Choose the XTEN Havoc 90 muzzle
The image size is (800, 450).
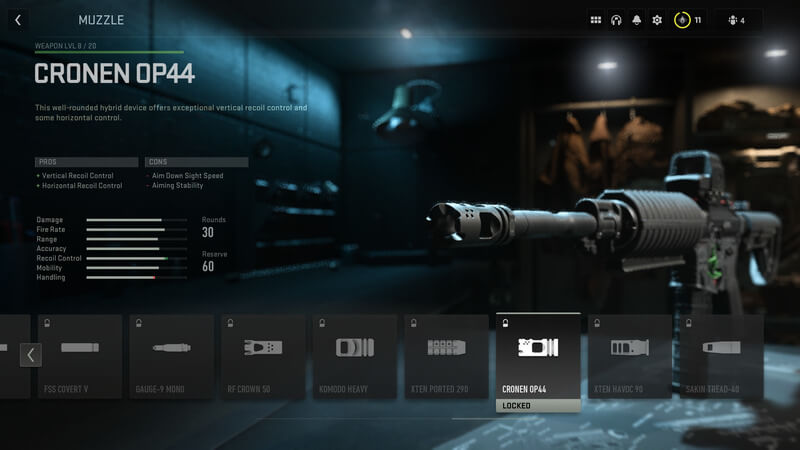(630, 355)
